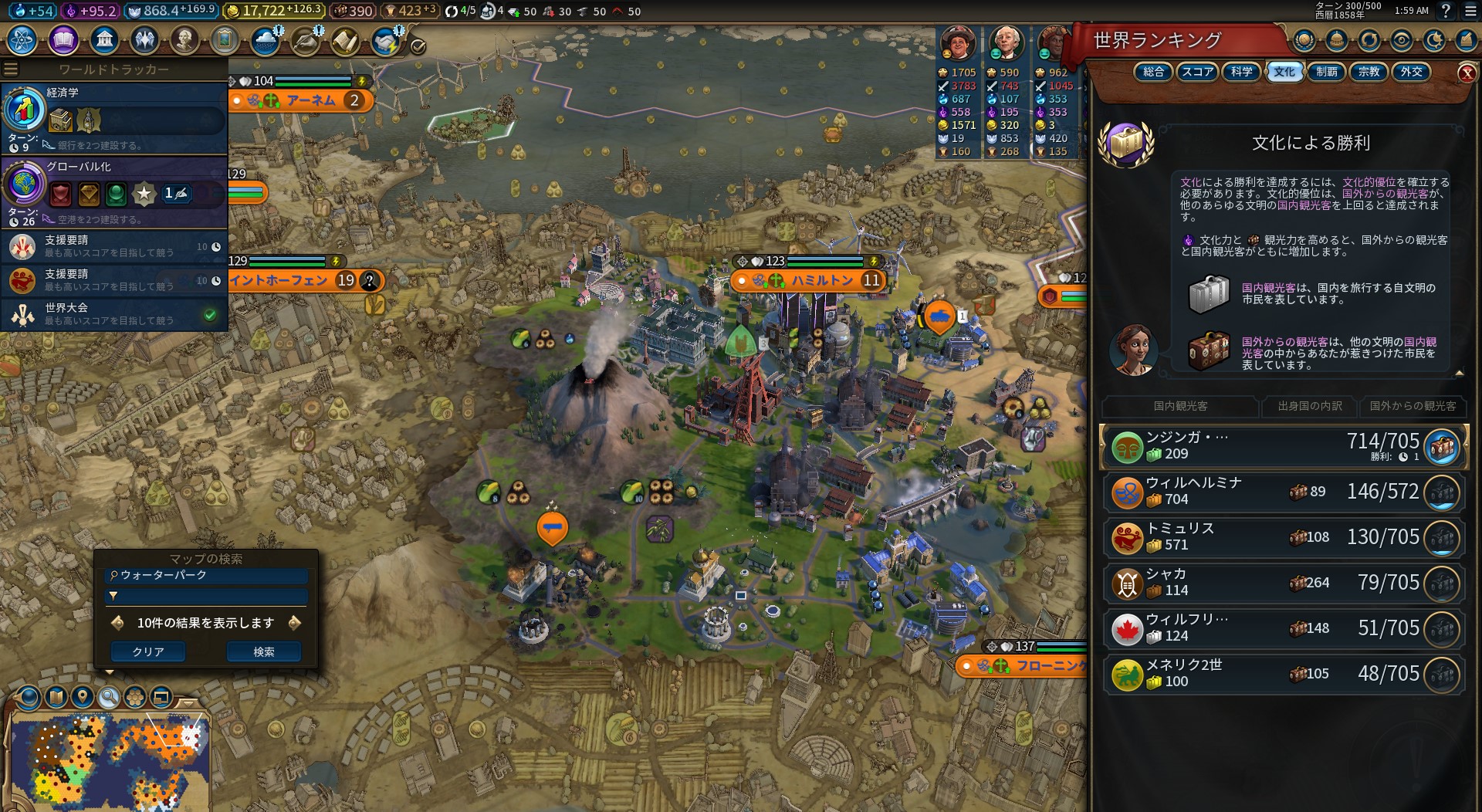The height and width of the screenshot is (812, 1482).
Task: Open the technology tree flask icon
Action: click(22, 39)
